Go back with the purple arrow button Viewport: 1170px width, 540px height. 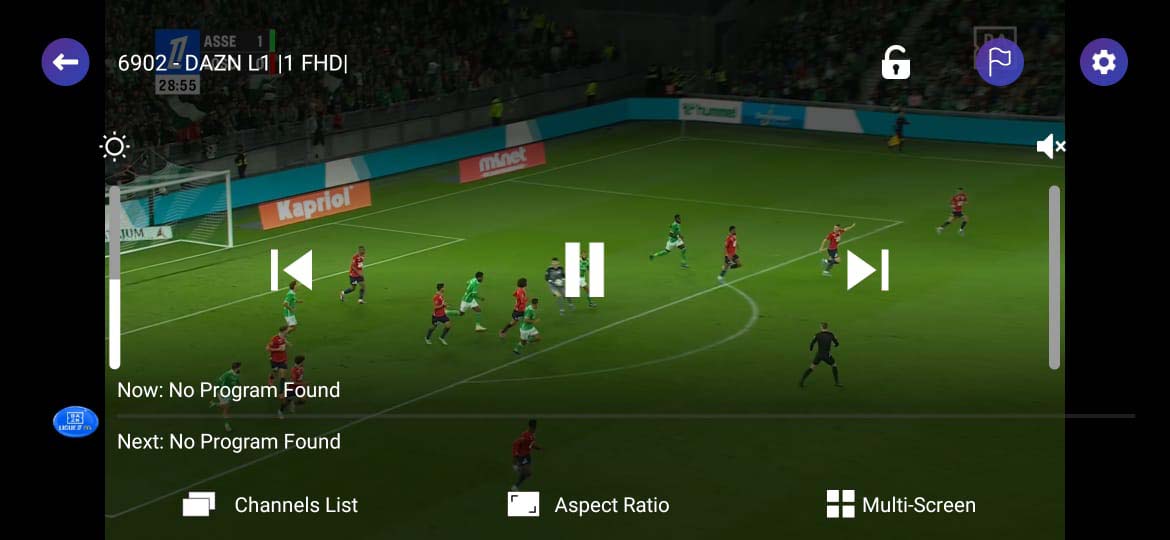[x=65, y=62]
